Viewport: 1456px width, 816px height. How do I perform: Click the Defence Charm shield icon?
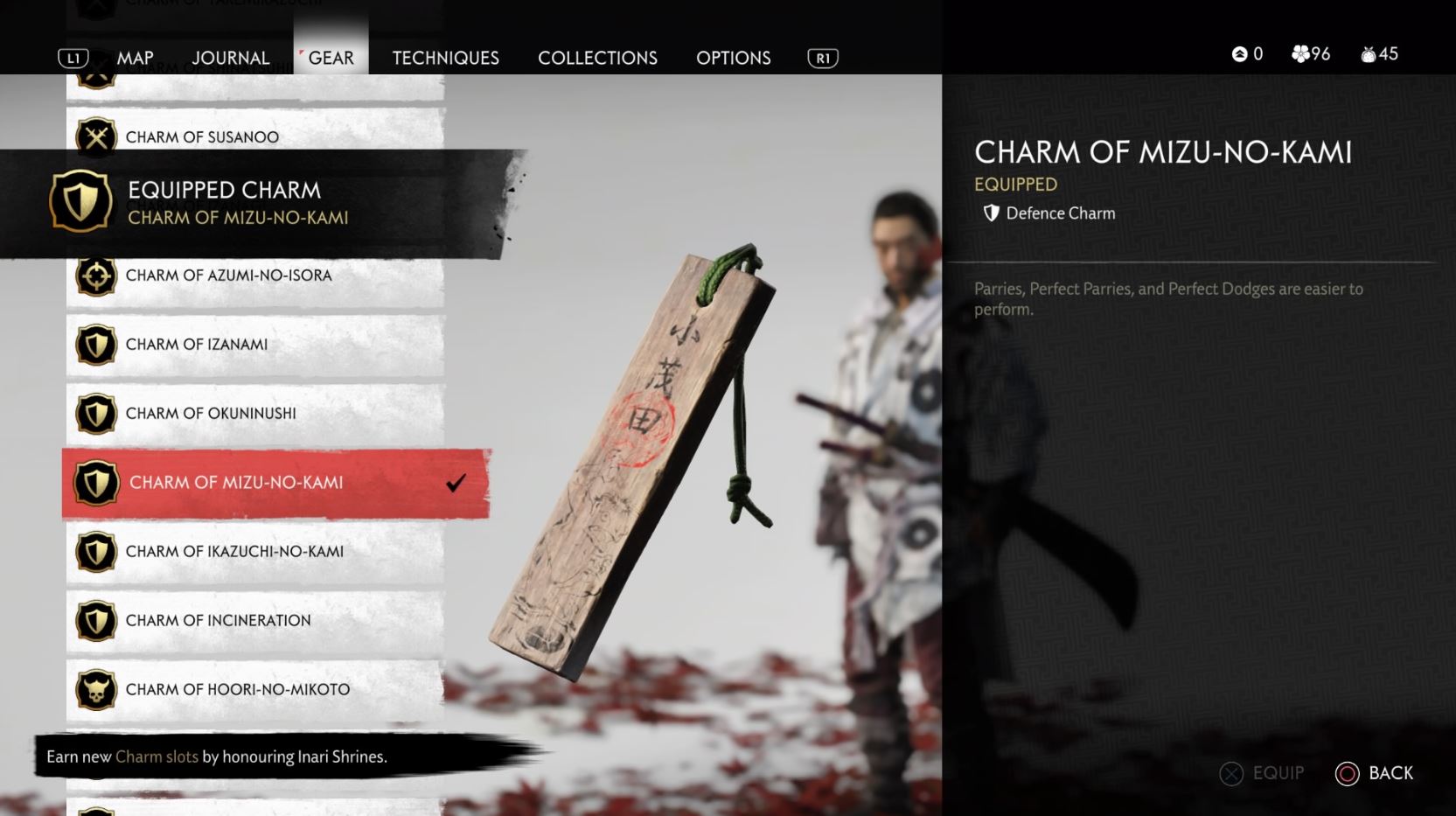click(990, 213)
